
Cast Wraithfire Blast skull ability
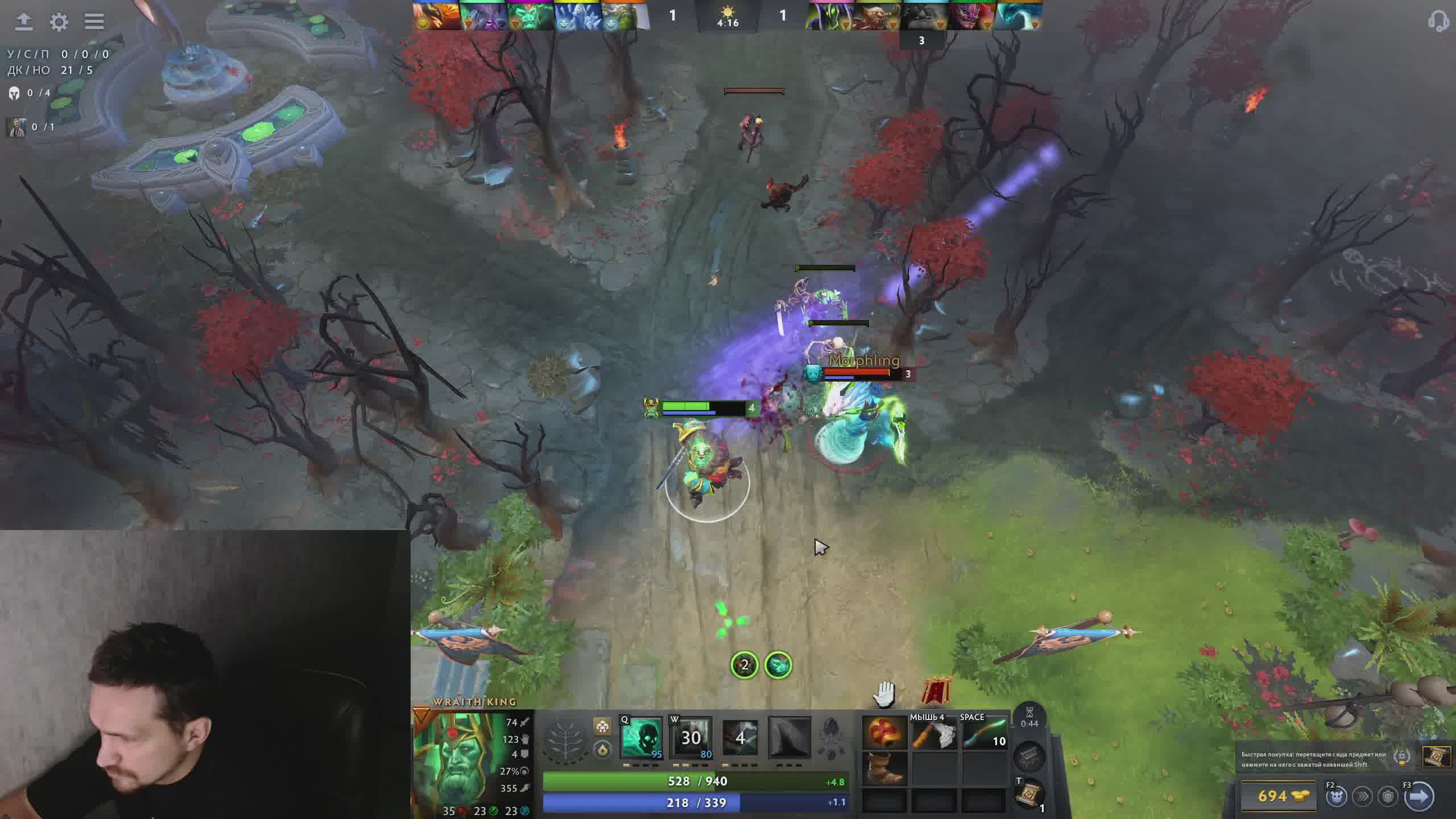(641, 738)
